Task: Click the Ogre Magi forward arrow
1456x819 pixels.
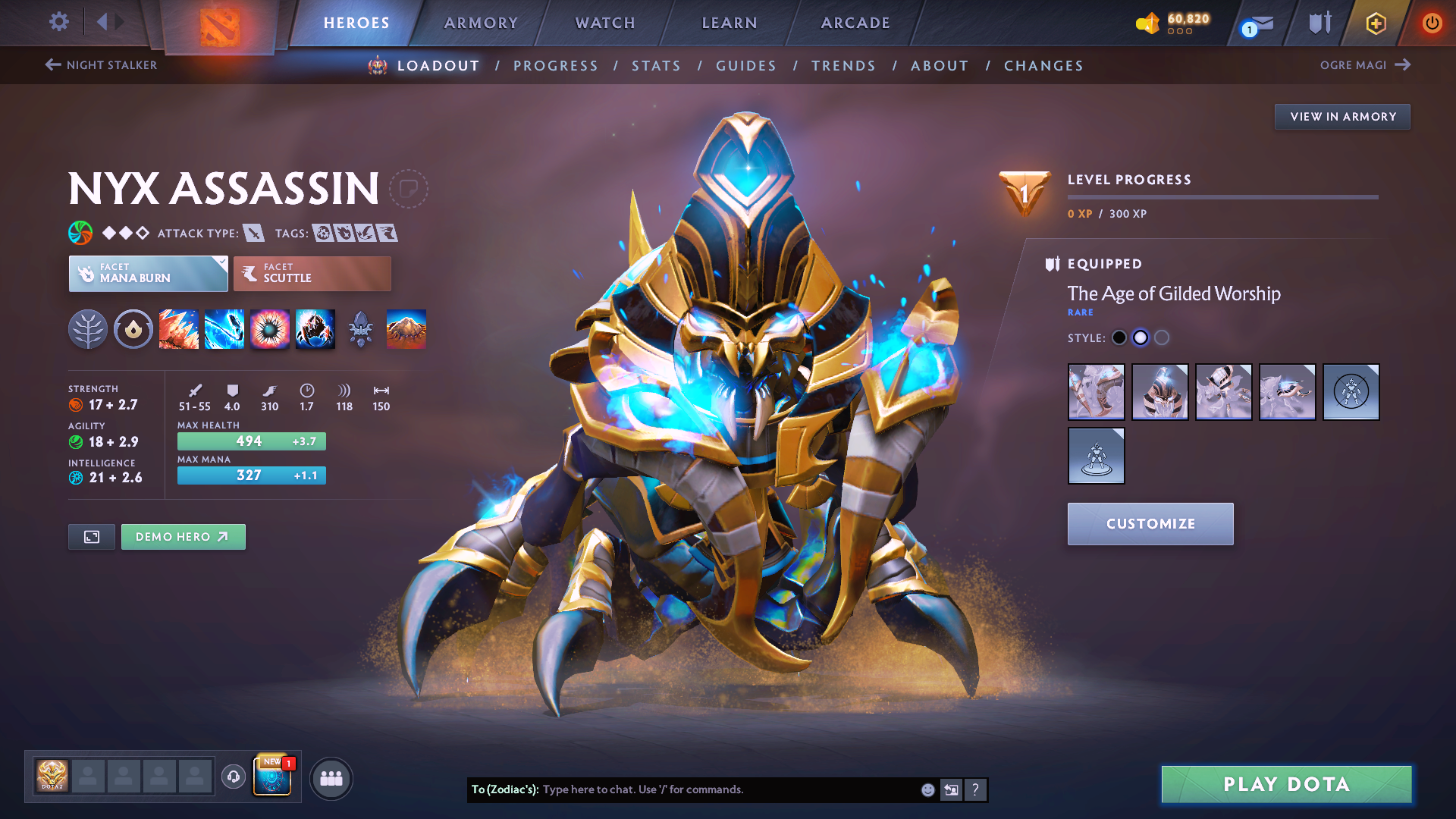Action: [1401, 65]
